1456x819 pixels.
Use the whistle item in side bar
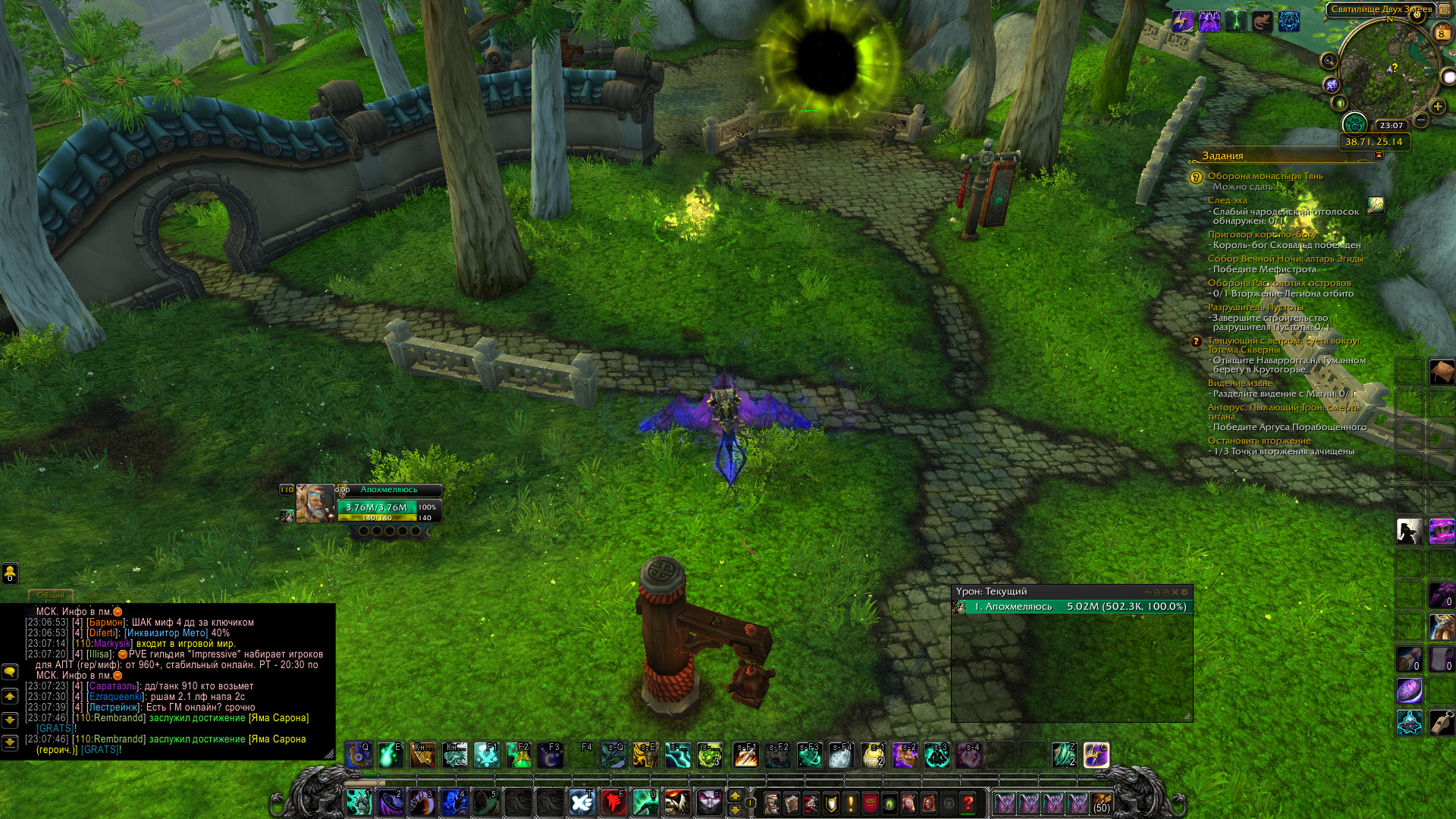(x=1441, y=723)
